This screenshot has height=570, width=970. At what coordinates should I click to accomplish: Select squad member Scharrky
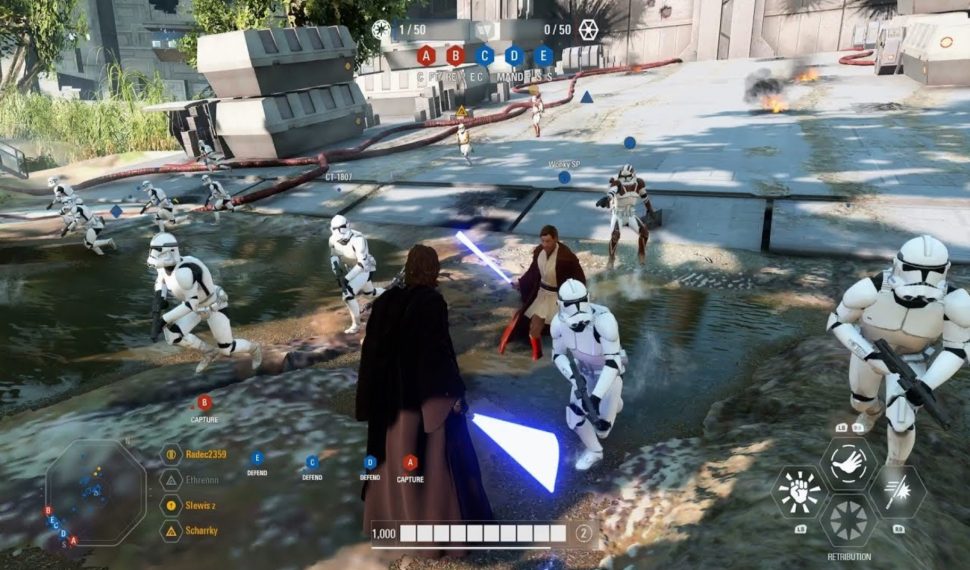(203, 531)
